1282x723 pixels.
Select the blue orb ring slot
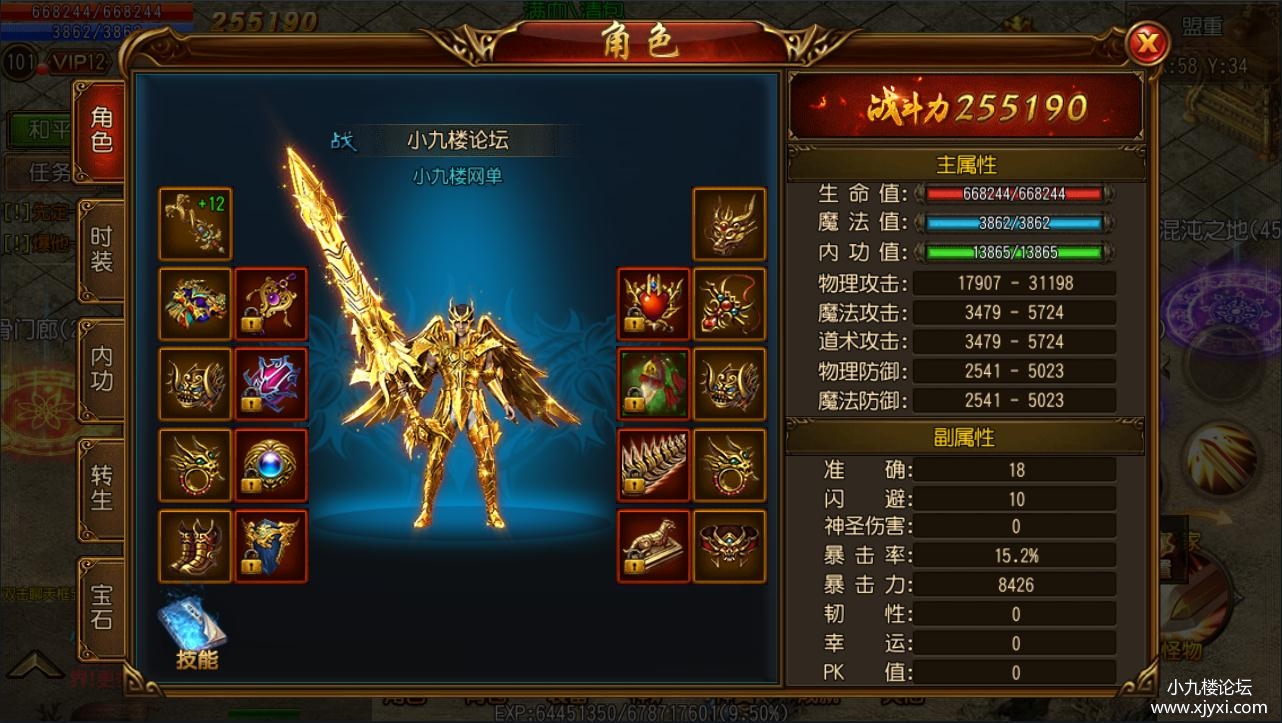tap(270, 465)
